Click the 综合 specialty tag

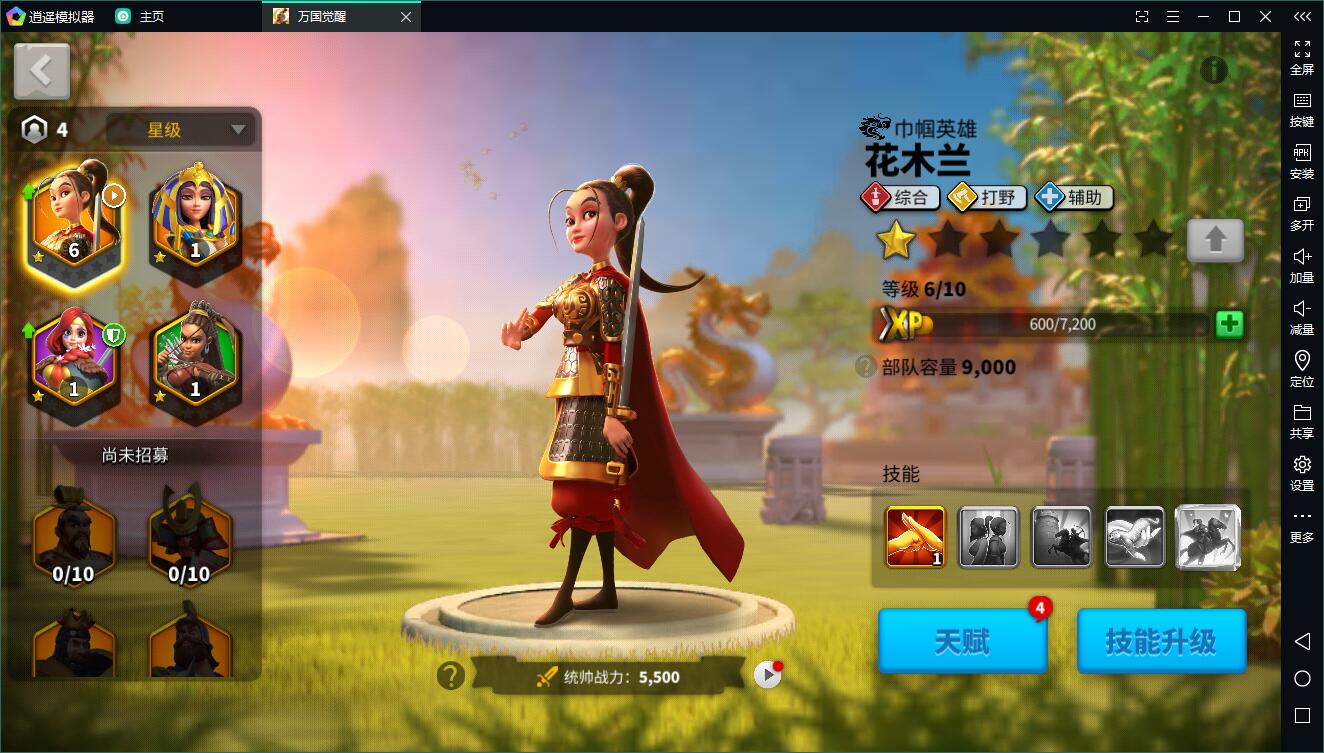(901, 197)
